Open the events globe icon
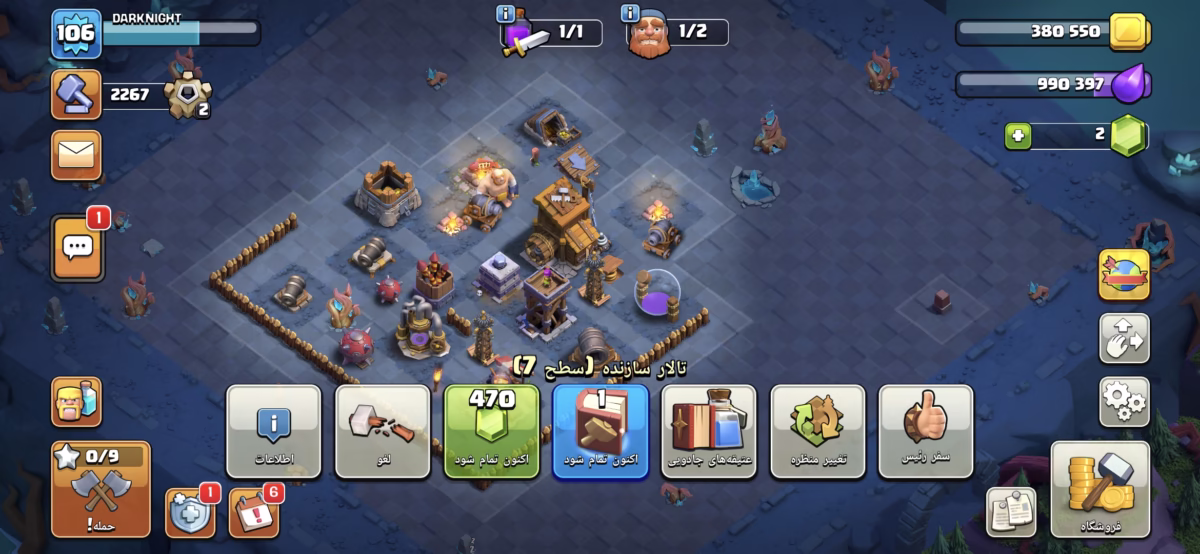 point(1124,274)
